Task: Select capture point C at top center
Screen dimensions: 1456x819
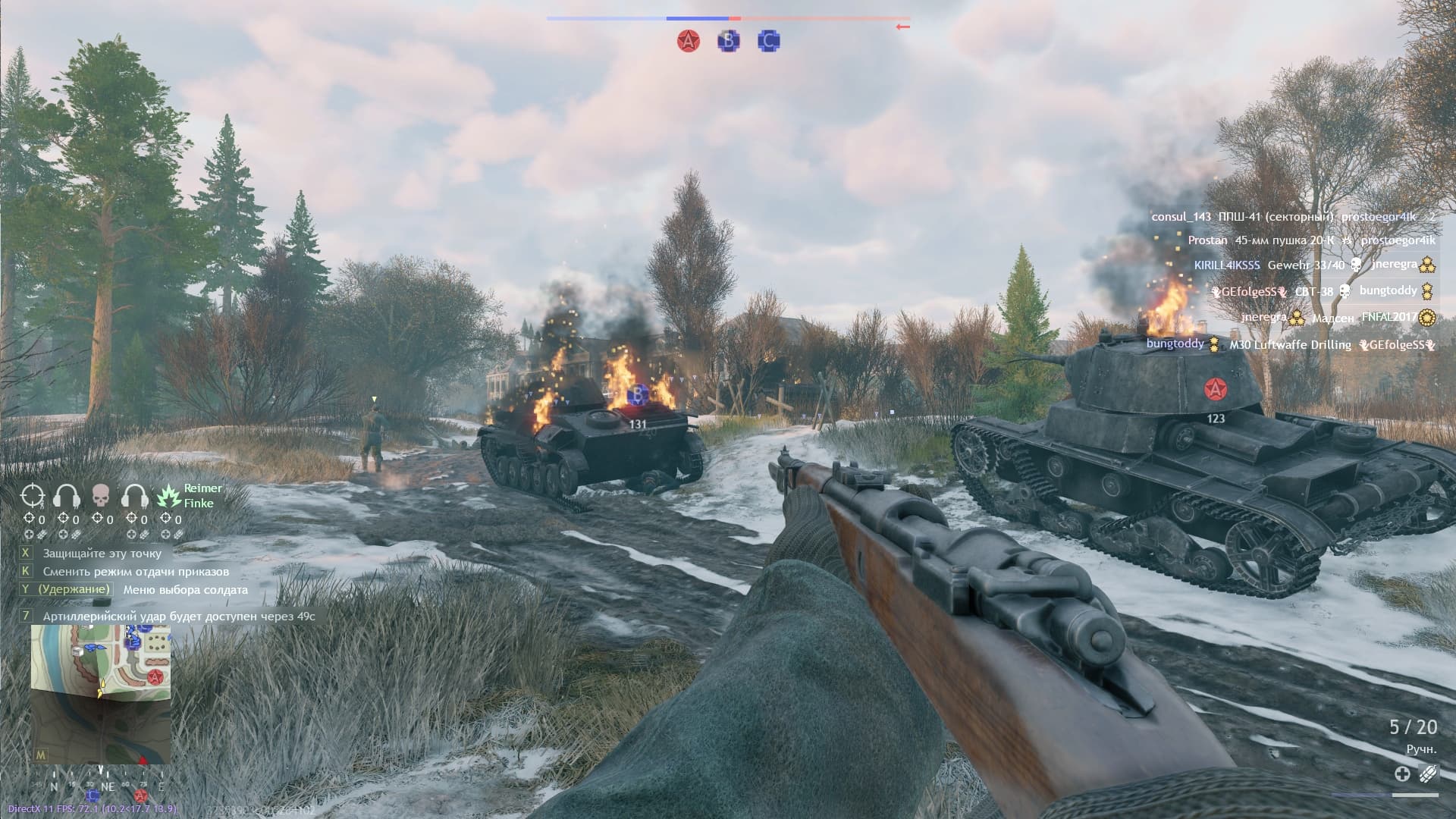Action: click(768, 41)
